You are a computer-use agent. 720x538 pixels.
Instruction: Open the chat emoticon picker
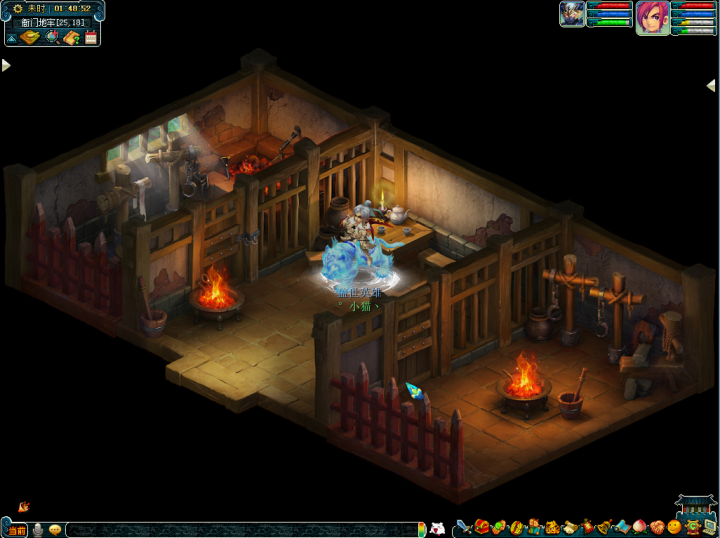(55, 529)
